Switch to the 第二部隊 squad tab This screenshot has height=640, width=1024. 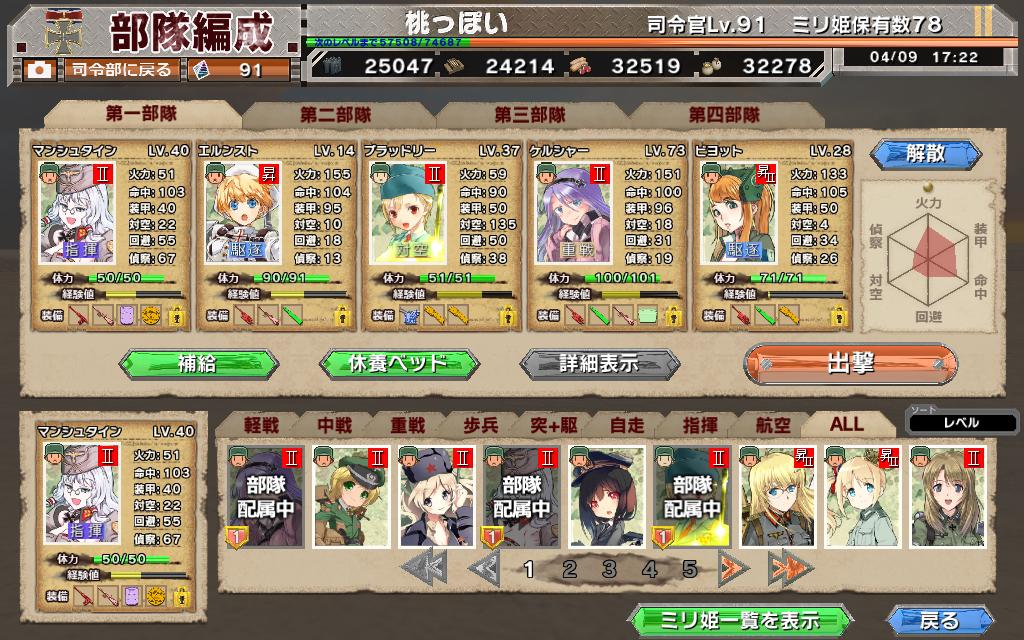pos(335,115)
